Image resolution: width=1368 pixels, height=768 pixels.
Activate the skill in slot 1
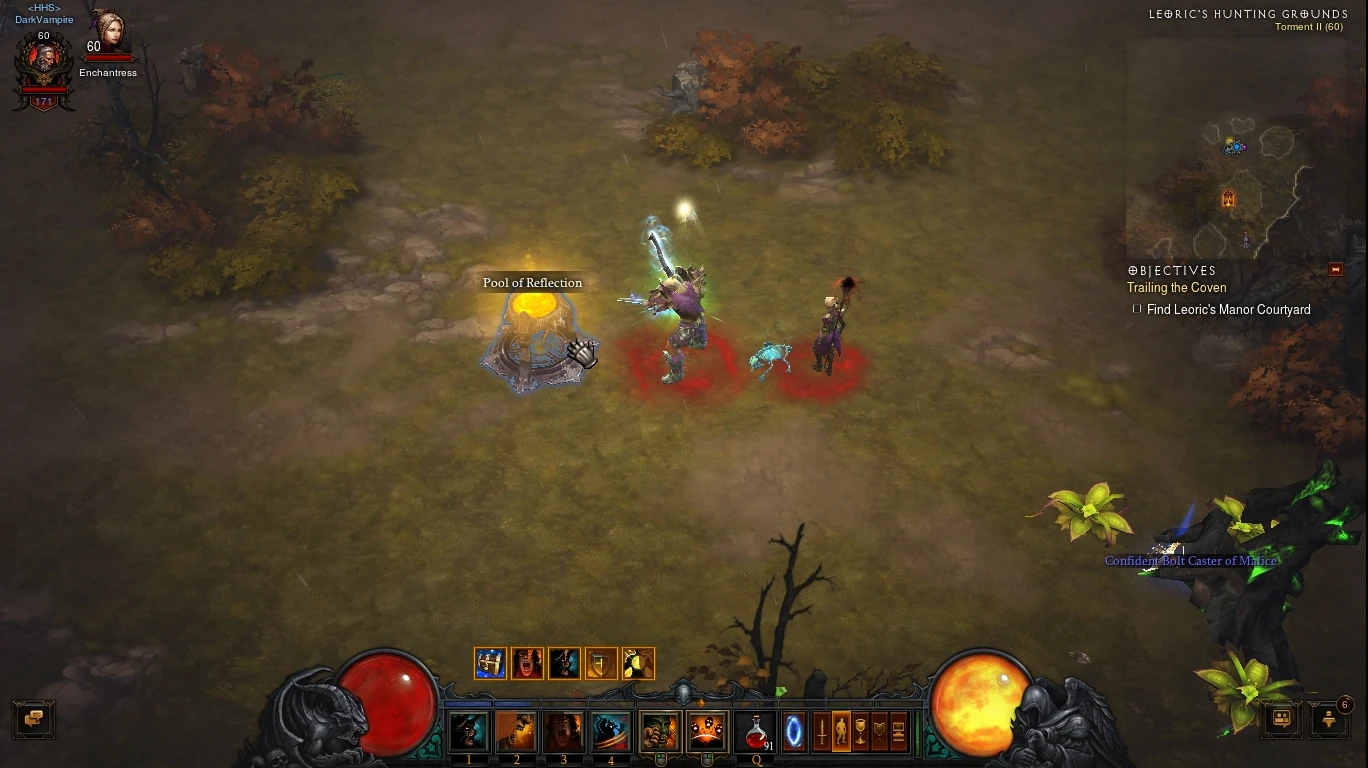click(x=469, y=732)
